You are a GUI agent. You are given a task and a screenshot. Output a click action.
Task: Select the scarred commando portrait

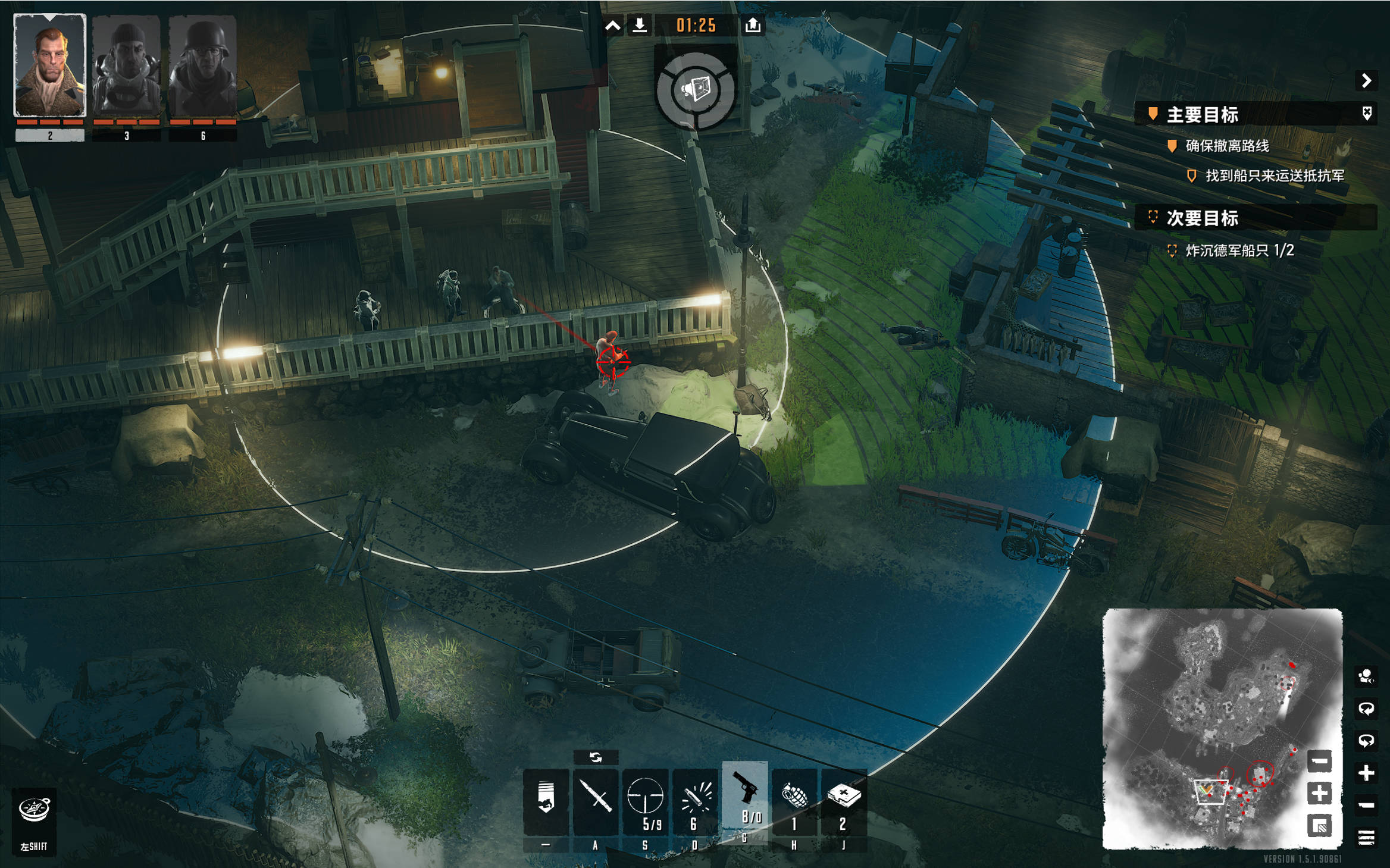(x=50, y=65)
